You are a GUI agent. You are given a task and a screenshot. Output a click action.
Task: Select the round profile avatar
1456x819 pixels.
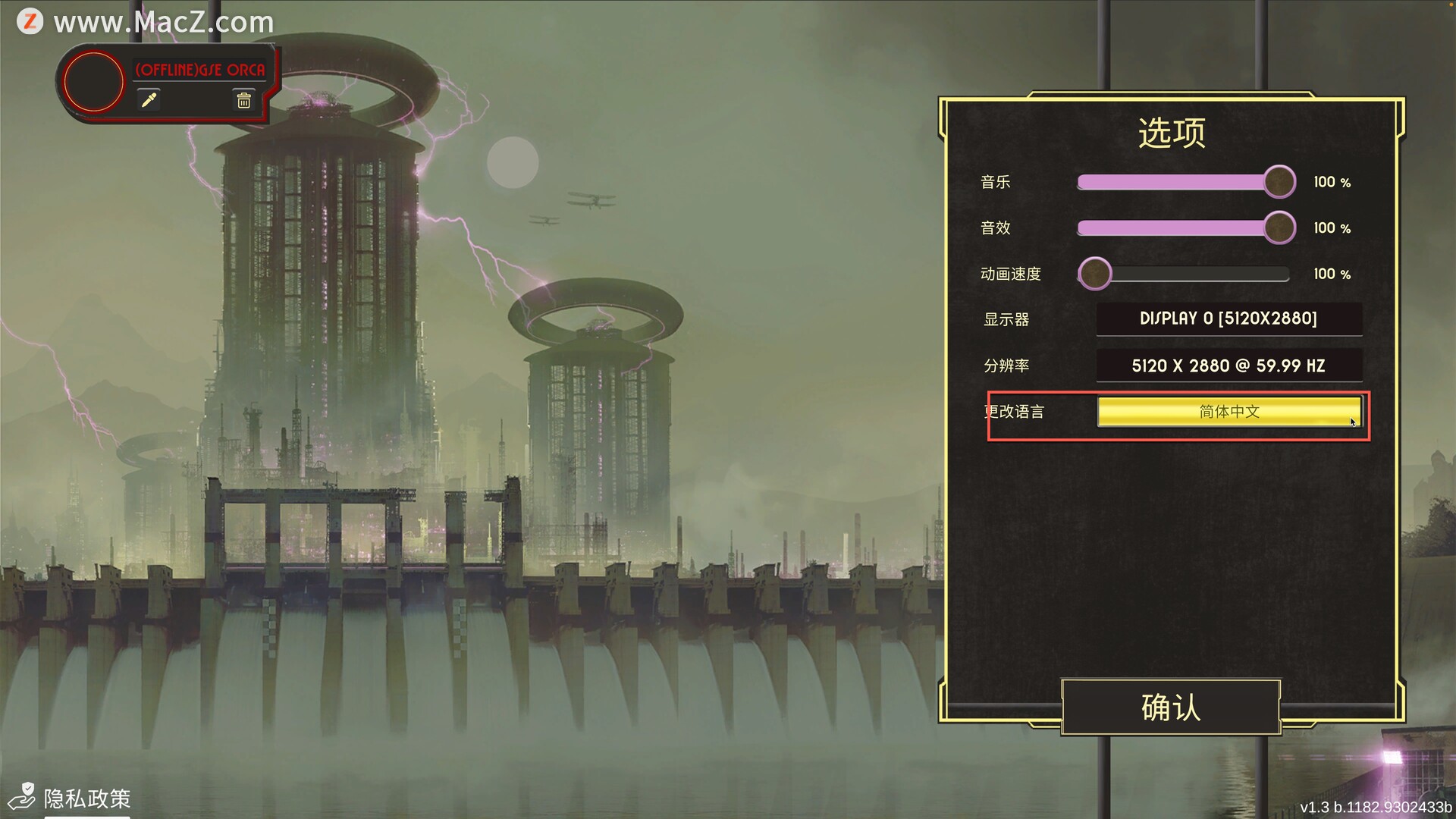click(93, 82)
